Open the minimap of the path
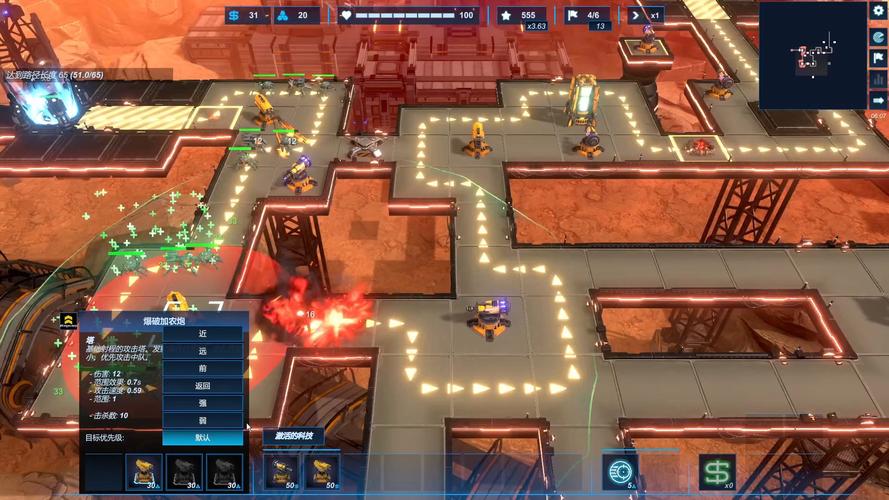The image size is (889, 500). click(812, 55)
